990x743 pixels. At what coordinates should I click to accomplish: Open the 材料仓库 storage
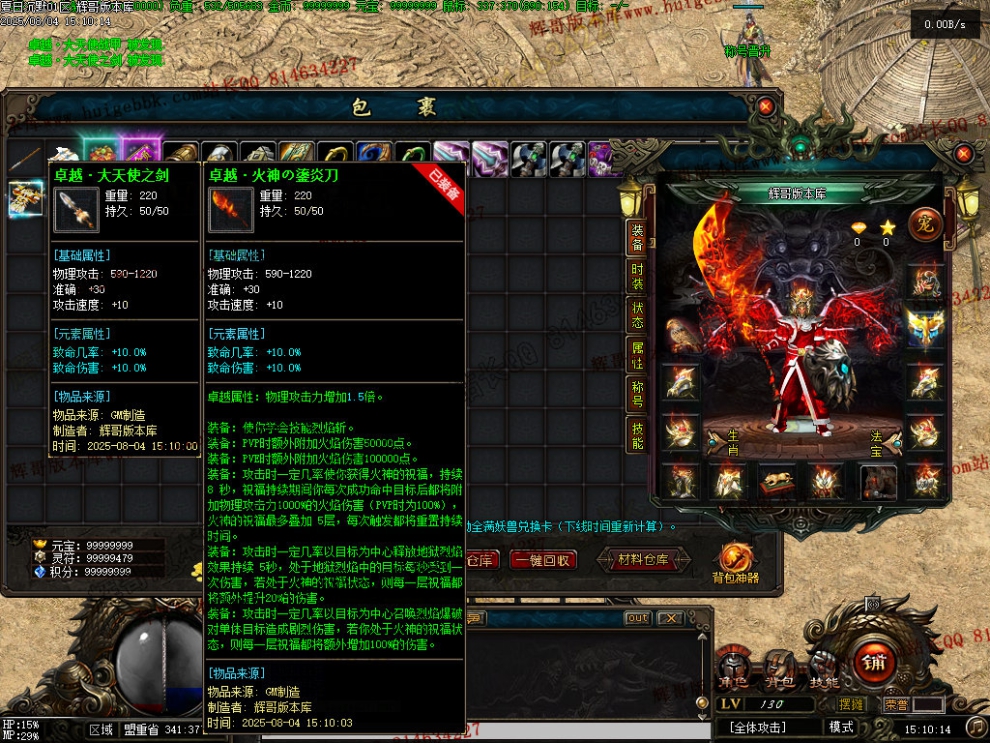tap(644, 560)
